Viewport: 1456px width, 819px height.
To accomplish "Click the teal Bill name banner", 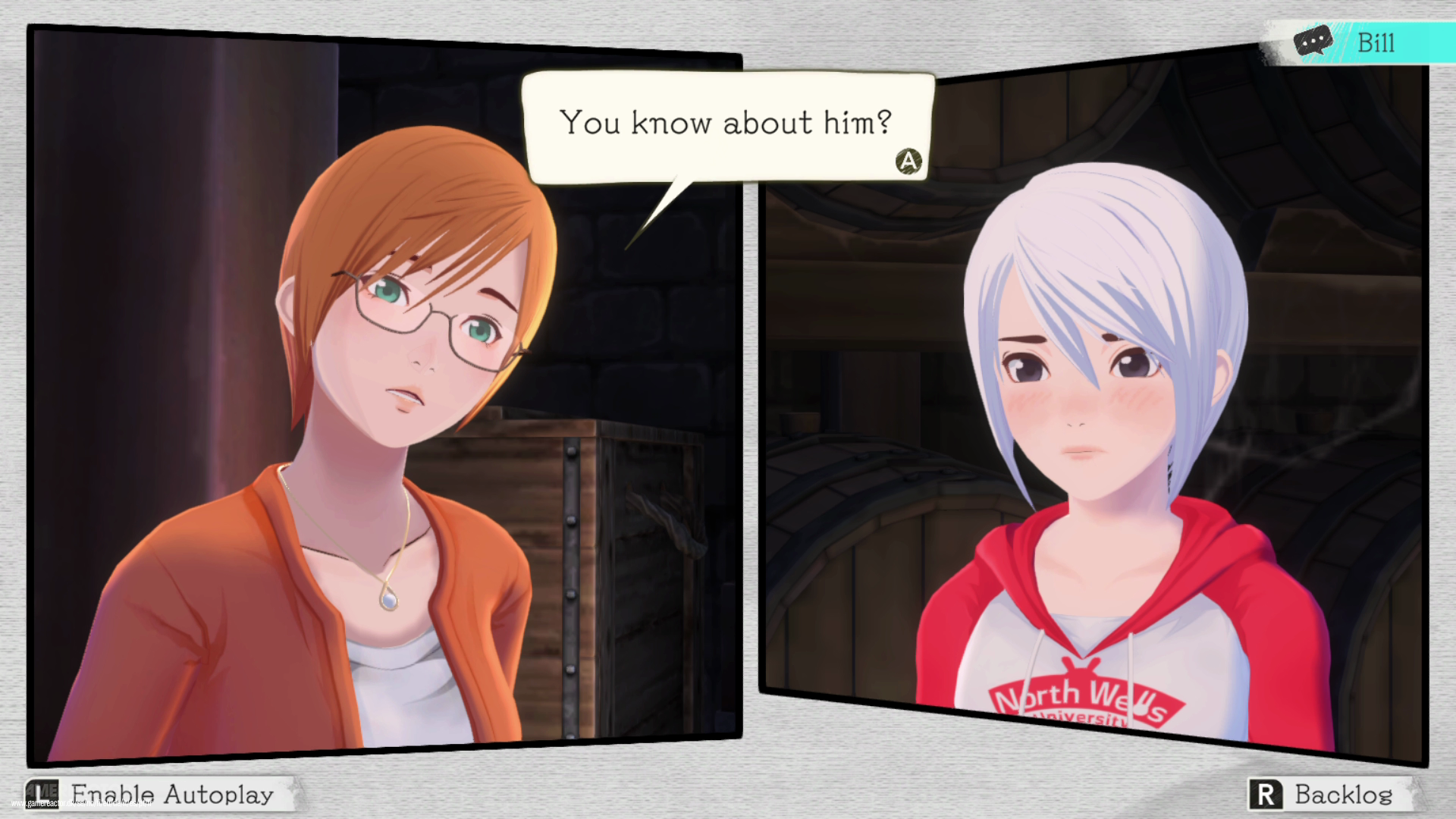I will click(x=1376, y=42).
